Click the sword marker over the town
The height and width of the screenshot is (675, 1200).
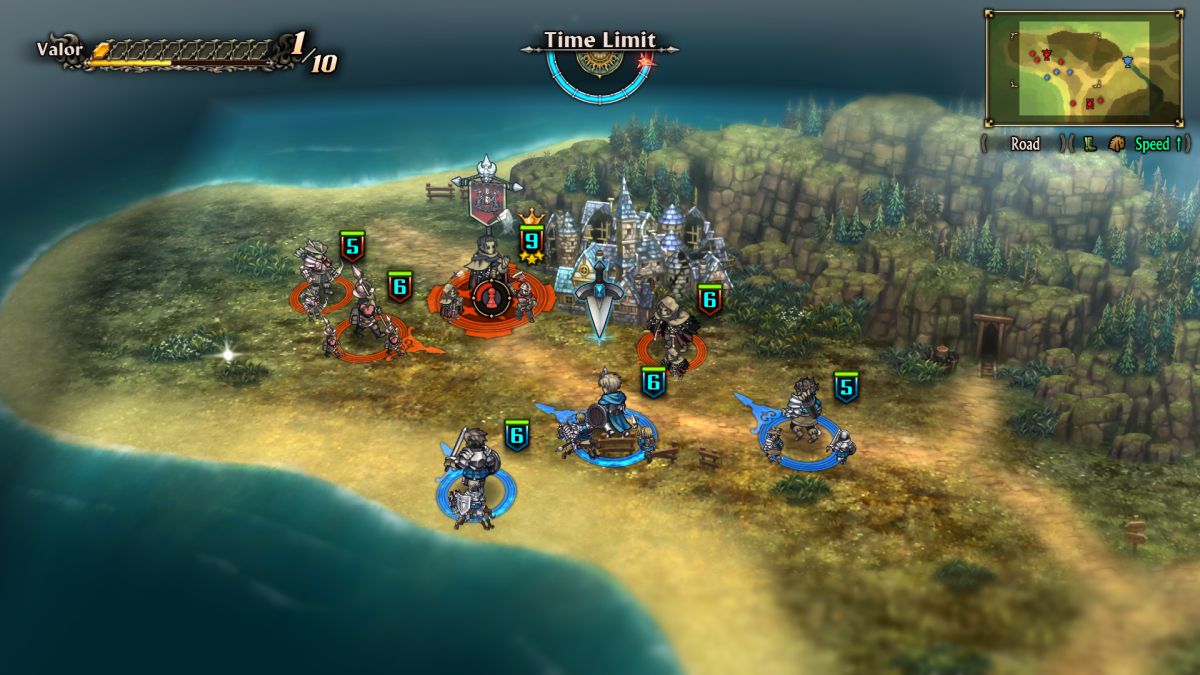click(599, 299)
